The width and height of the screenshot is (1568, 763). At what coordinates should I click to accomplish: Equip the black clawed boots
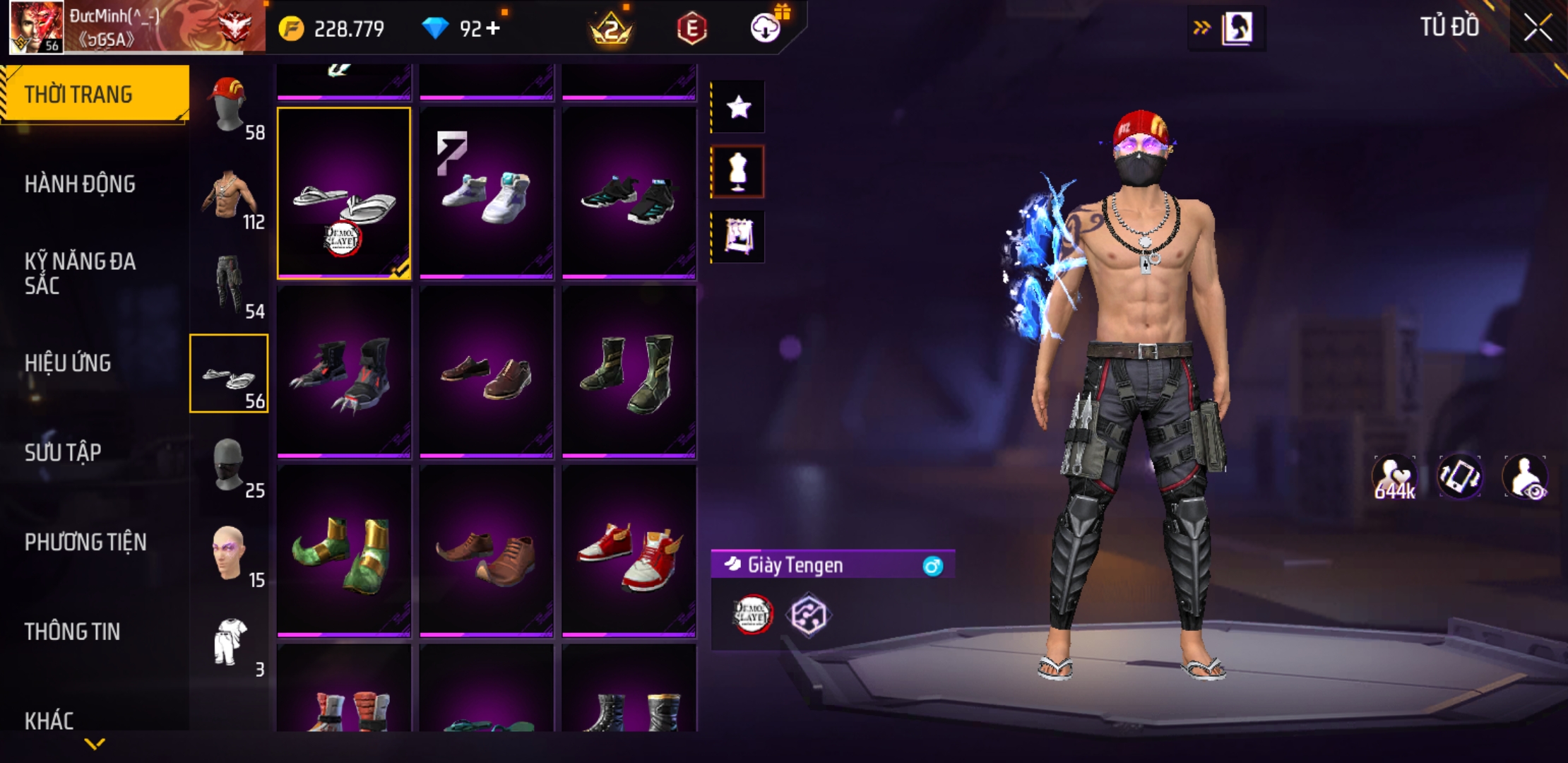tap(344, 372)
